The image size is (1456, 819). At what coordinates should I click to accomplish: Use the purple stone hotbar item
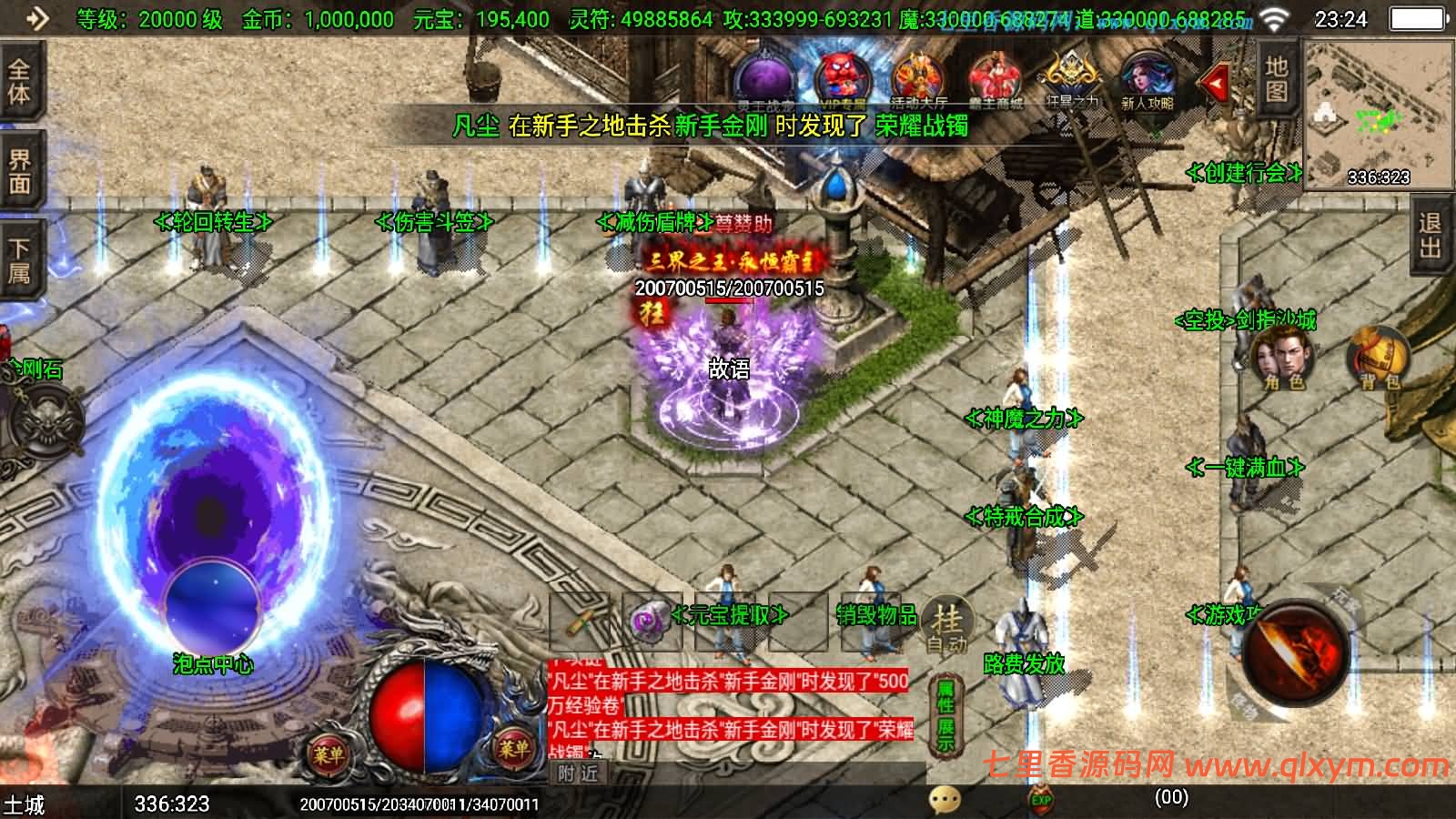(x=650, y=622)
